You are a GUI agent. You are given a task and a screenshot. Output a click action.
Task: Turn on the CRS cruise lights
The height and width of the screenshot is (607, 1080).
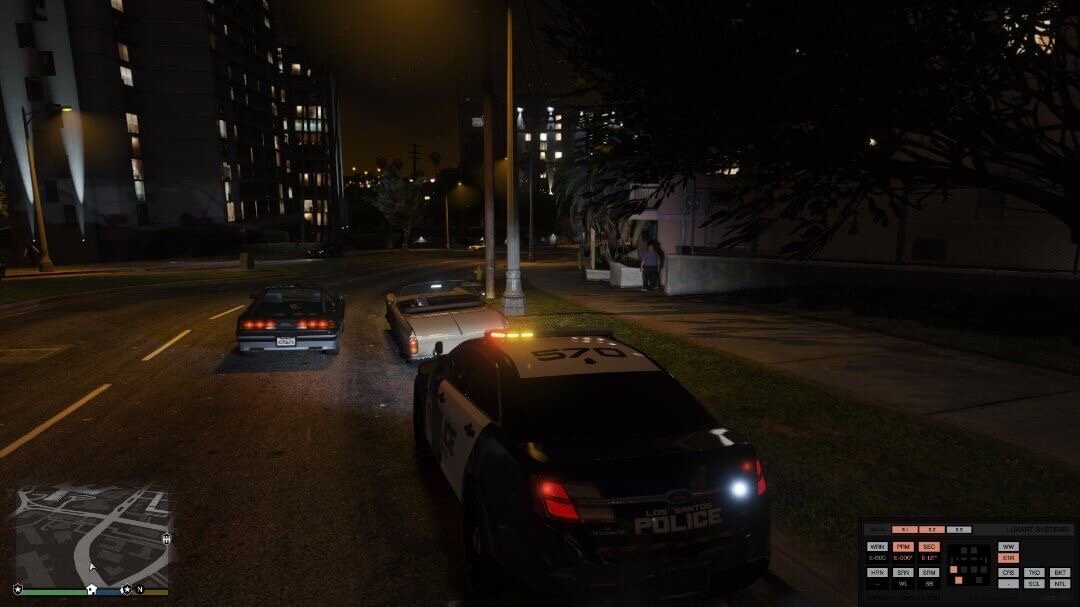coord(1008,572)
